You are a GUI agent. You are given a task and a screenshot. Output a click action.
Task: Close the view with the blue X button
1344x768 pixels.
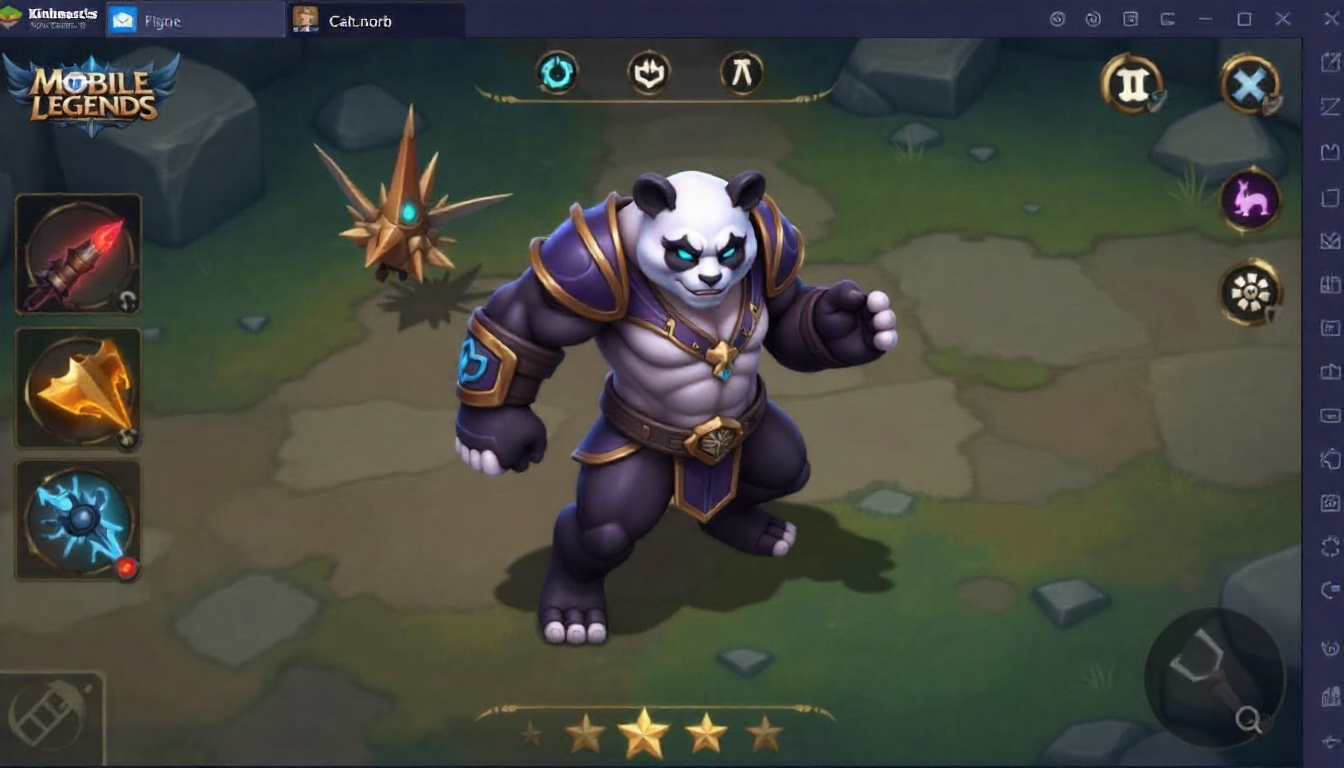[1249, 84]
